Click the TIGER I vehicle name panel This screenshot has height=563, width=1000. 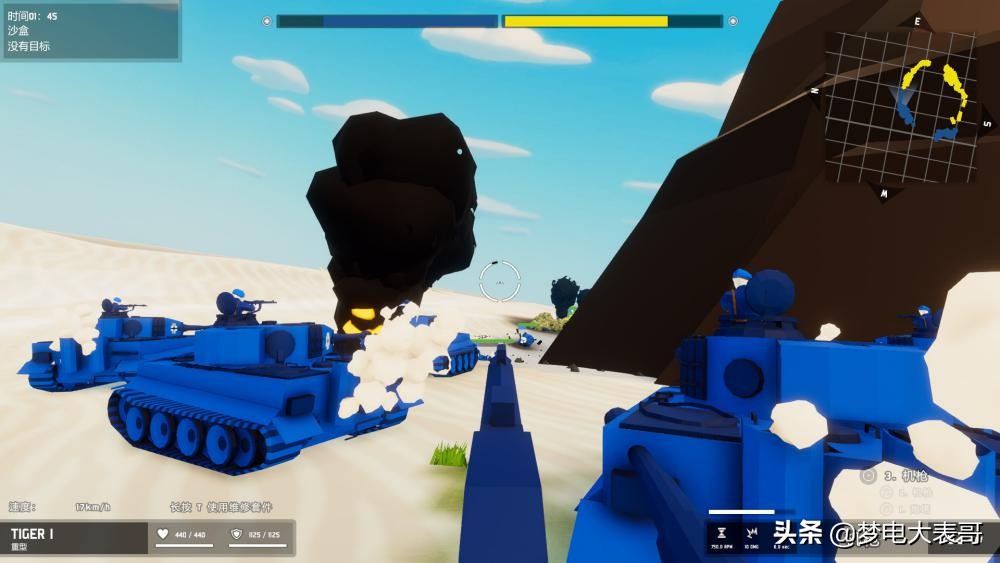(74, 538)
